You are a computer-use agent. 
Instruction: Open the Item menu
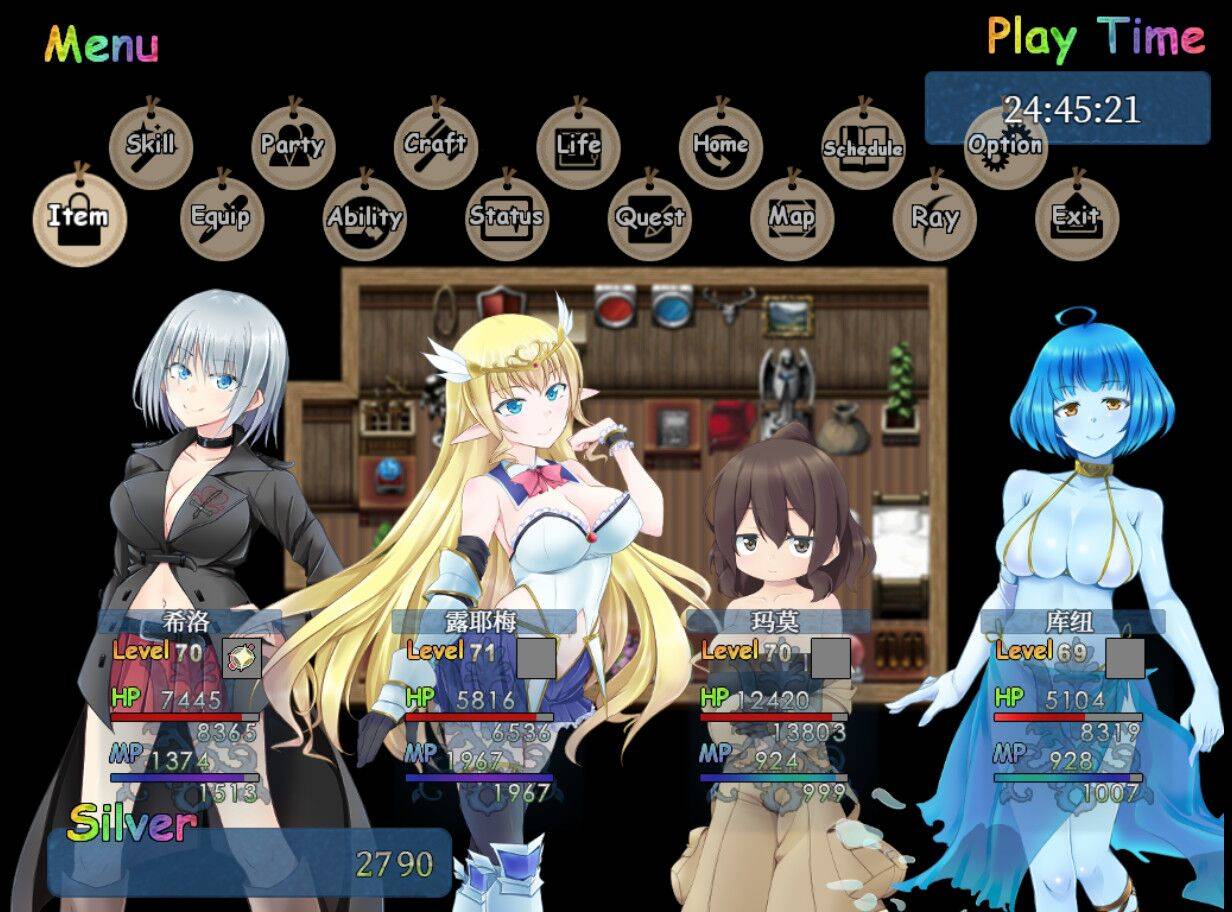click(x=79, y=217)
